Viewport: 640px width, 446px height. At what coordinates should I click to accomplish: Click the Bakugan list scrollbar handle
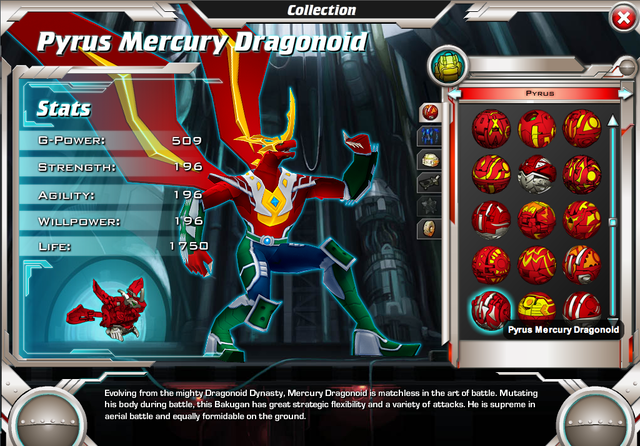tap(613, 222)
